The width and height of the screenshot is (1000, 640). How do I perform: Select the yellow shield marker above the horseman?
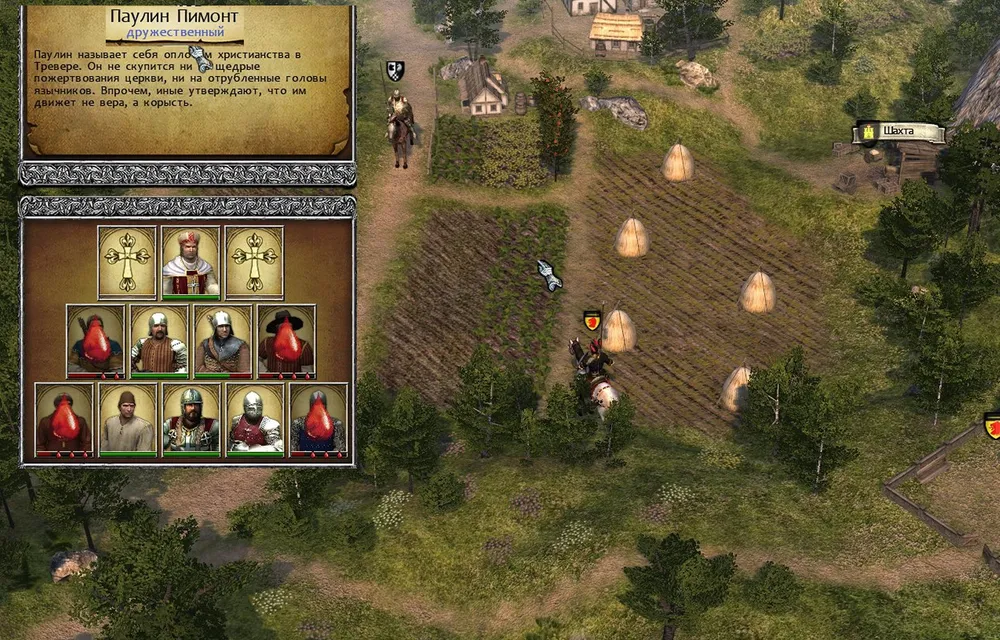tap(592, 320)
